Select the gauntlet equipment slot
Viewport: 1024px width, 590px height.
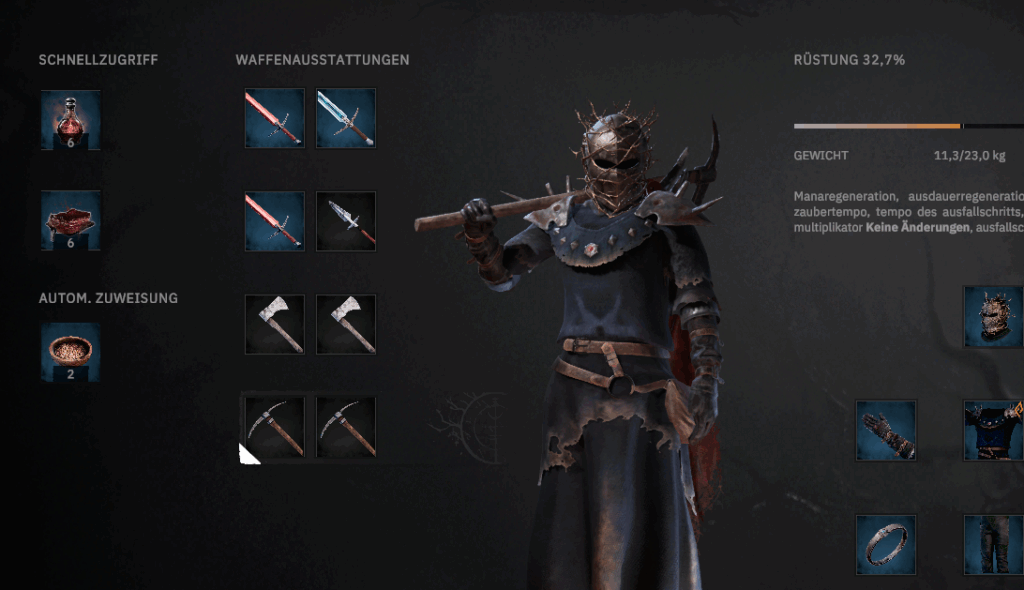click(886, 430)
